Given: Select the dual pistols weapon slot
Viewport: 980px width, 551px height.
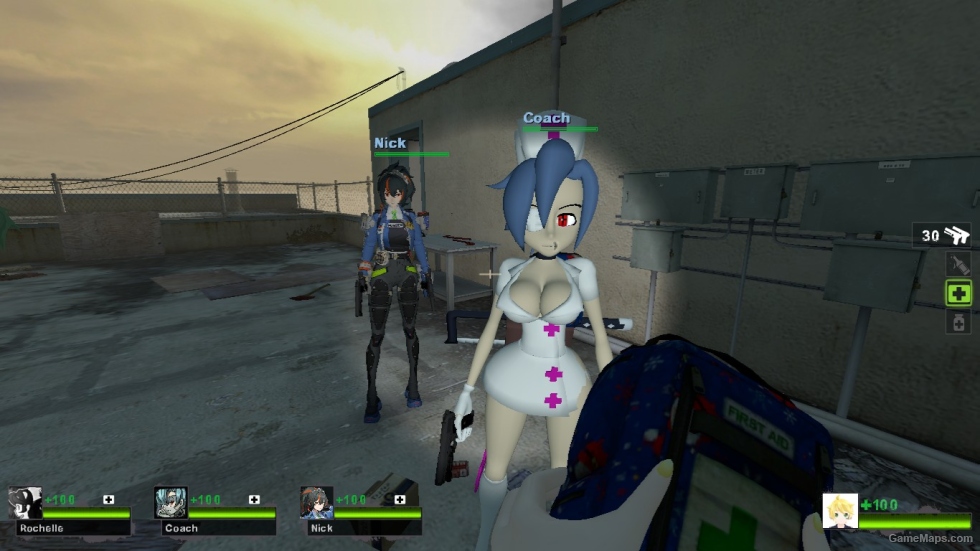Looking at the screenshot, I should pos(942,235).
